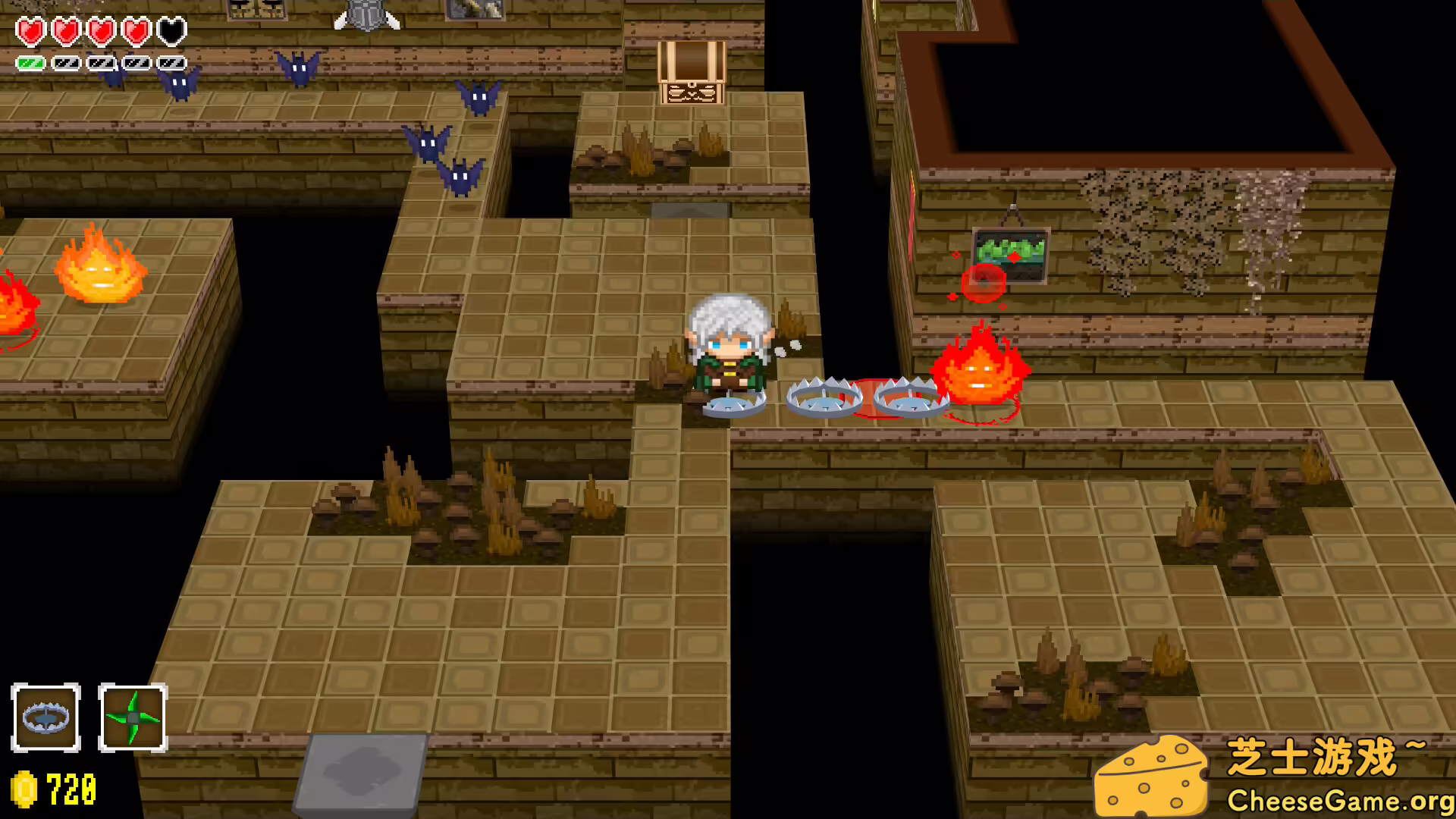This screenshot has width=1456, height=819.
Task: Click the red target reticle
Action: click(982, 281)
